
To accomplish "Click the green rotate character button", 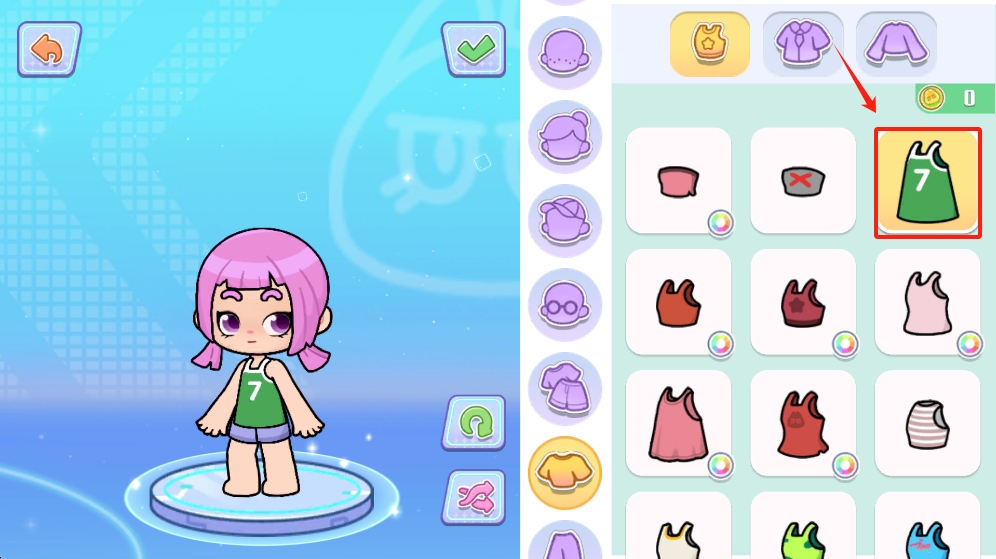I will 473,422.
